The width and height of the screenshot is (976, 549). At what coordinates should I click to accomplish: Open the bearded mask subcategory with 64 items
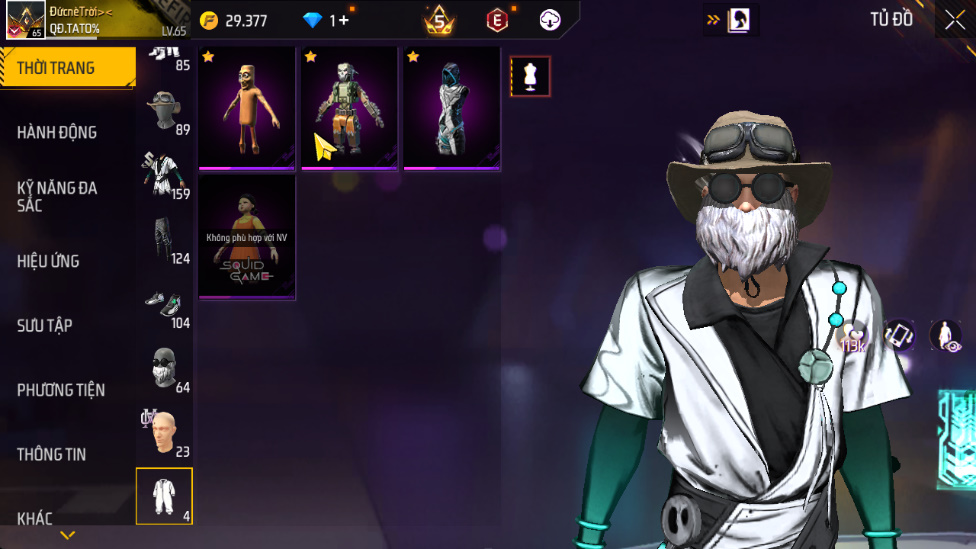[164, 368]
